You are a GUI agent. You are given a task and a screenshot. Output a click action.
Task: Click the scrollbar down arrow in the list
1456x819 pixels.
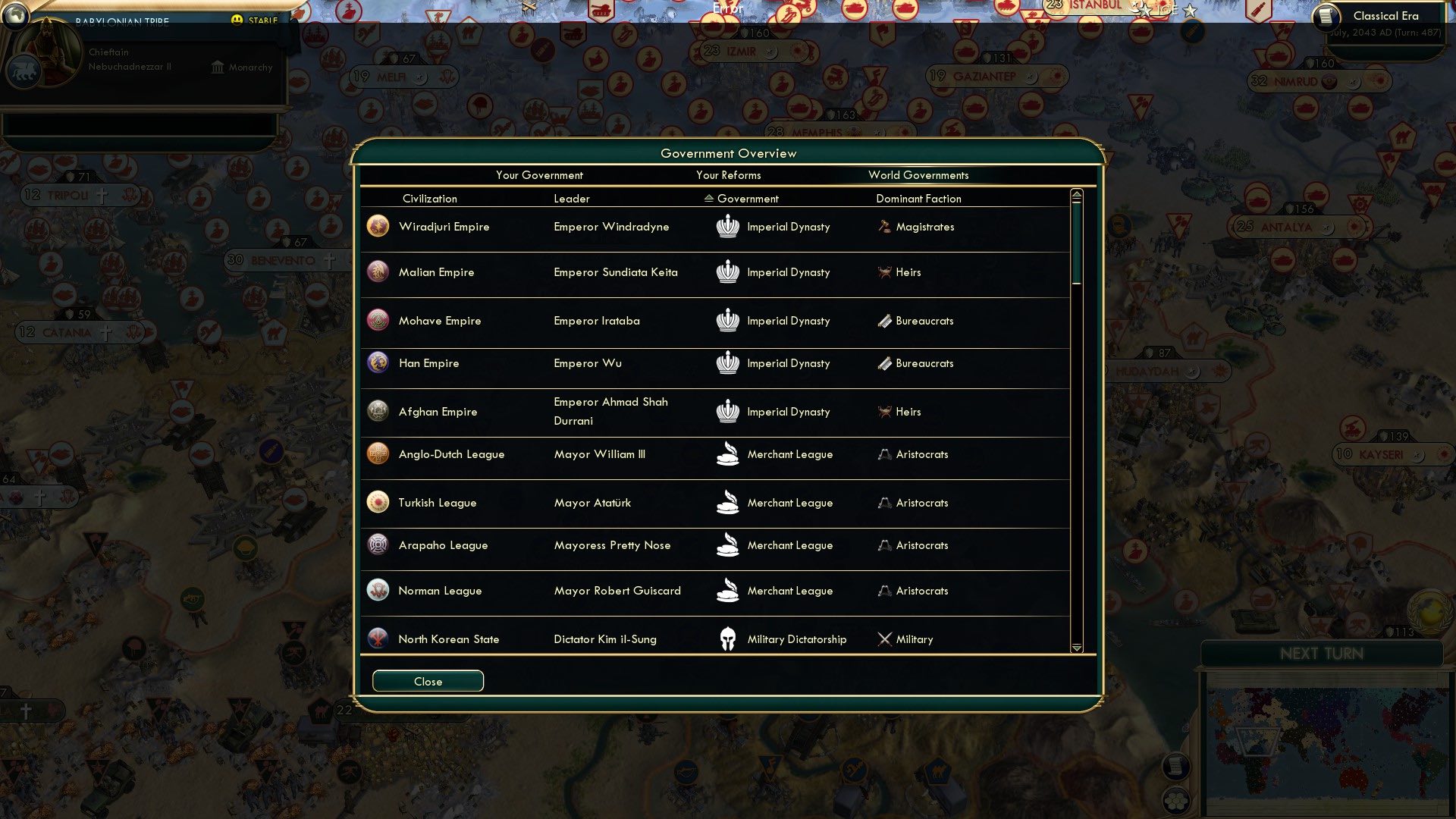pyautogui.click(x=1076, y=648)
